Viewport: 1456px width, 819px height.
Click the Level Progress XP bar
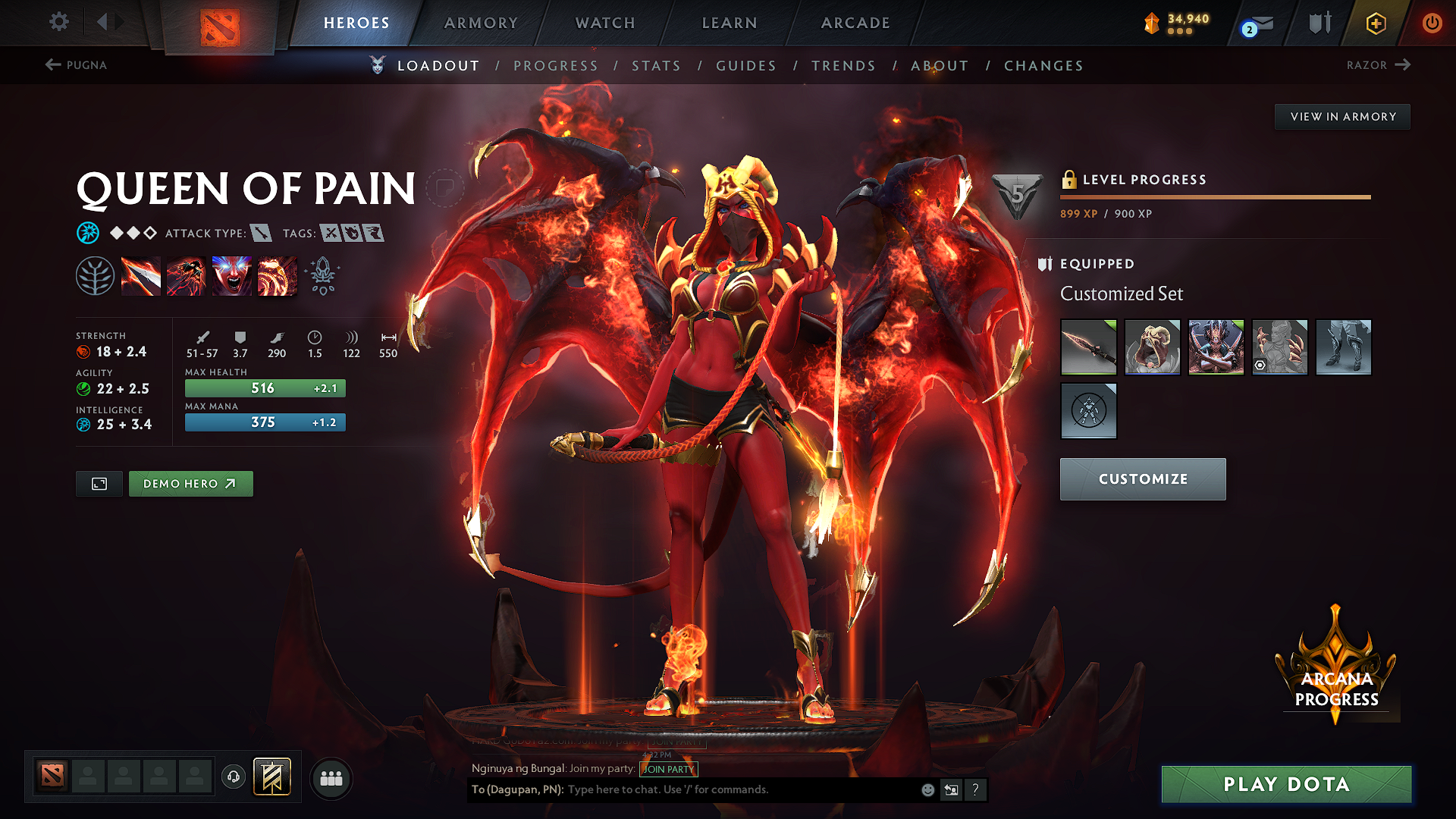pos(1214,196)
